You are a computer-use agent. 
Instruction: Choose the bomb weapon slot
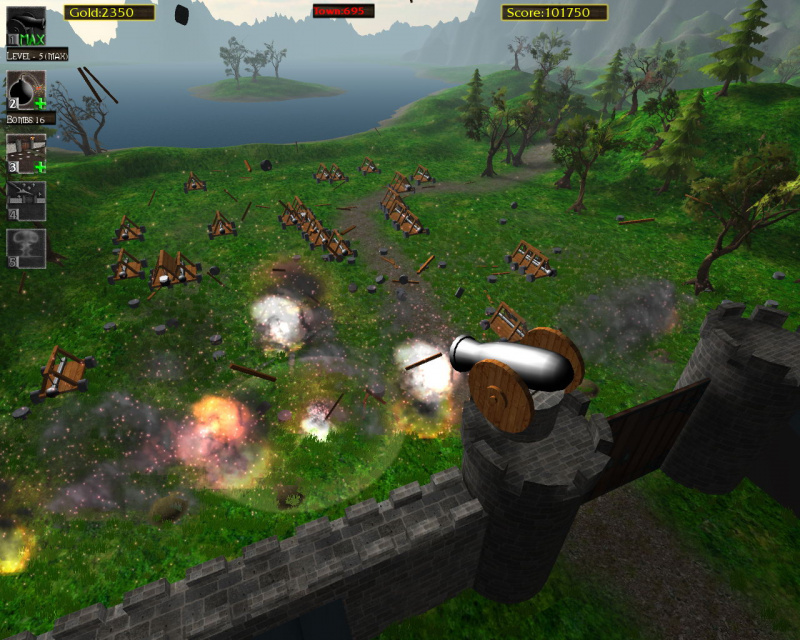[24, 88]
